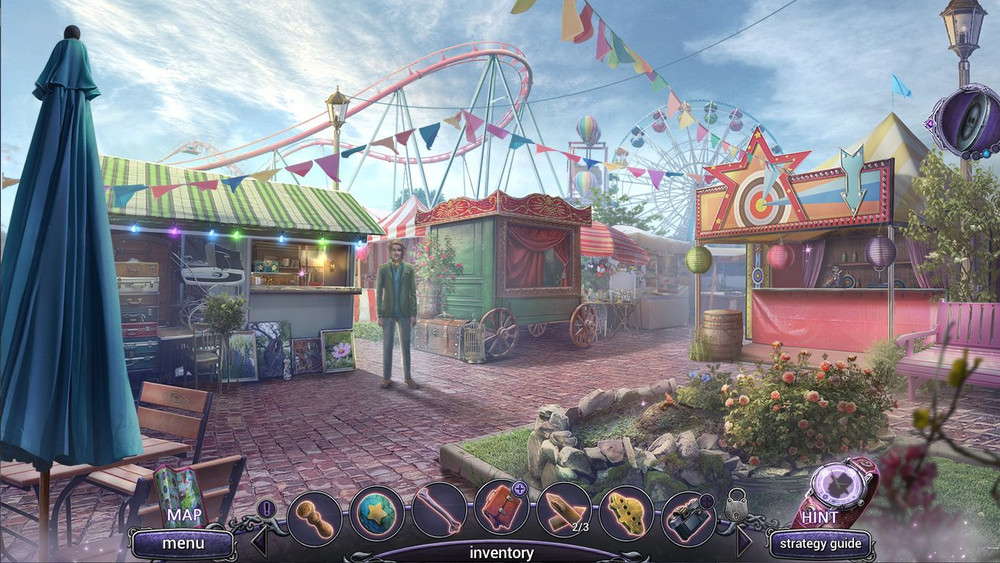Select the wooden pawn-shaped handle item

click(x=314, y=512)
